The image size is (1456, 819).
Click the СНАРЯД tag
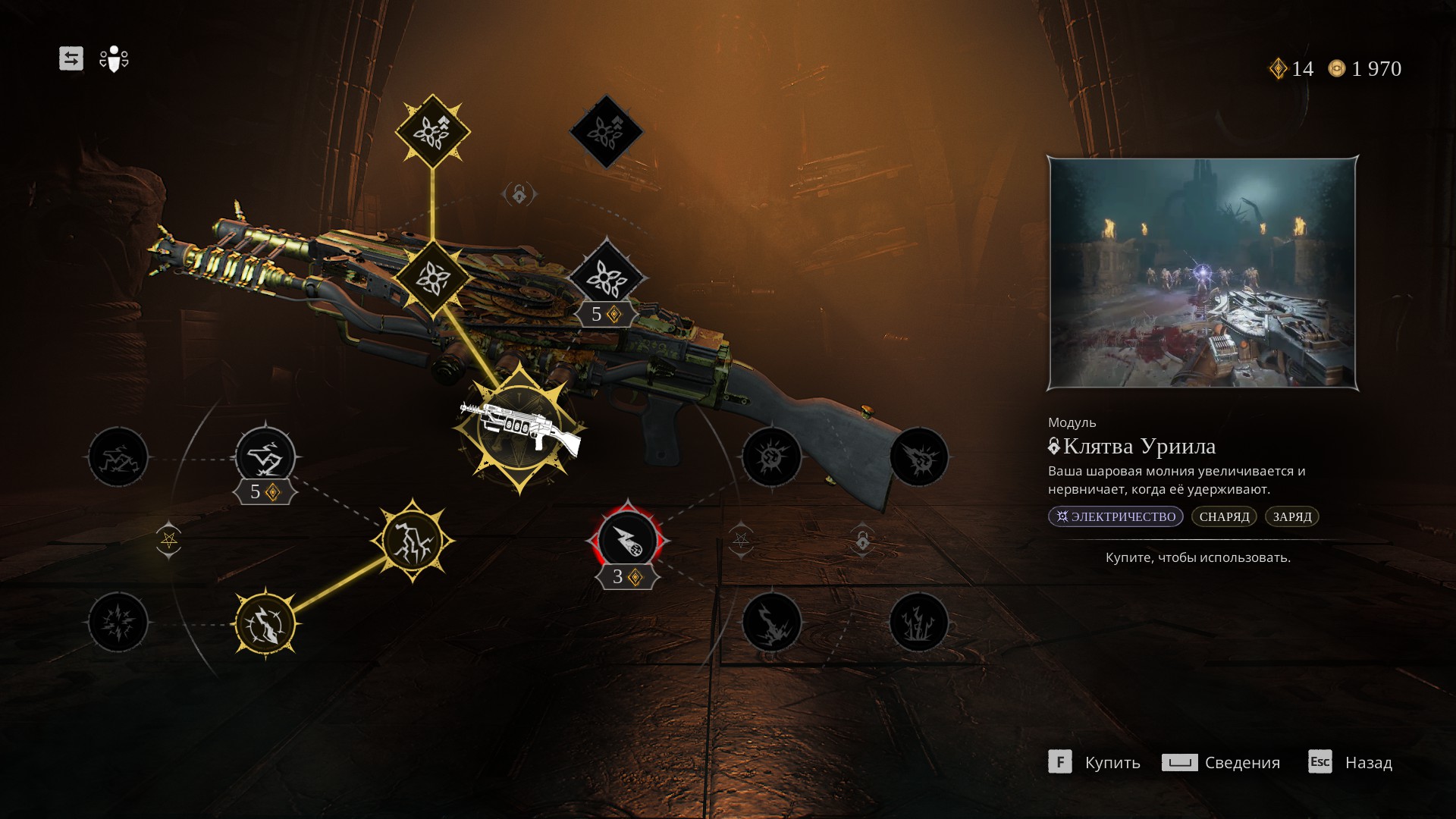click(x=1224, y=516)
